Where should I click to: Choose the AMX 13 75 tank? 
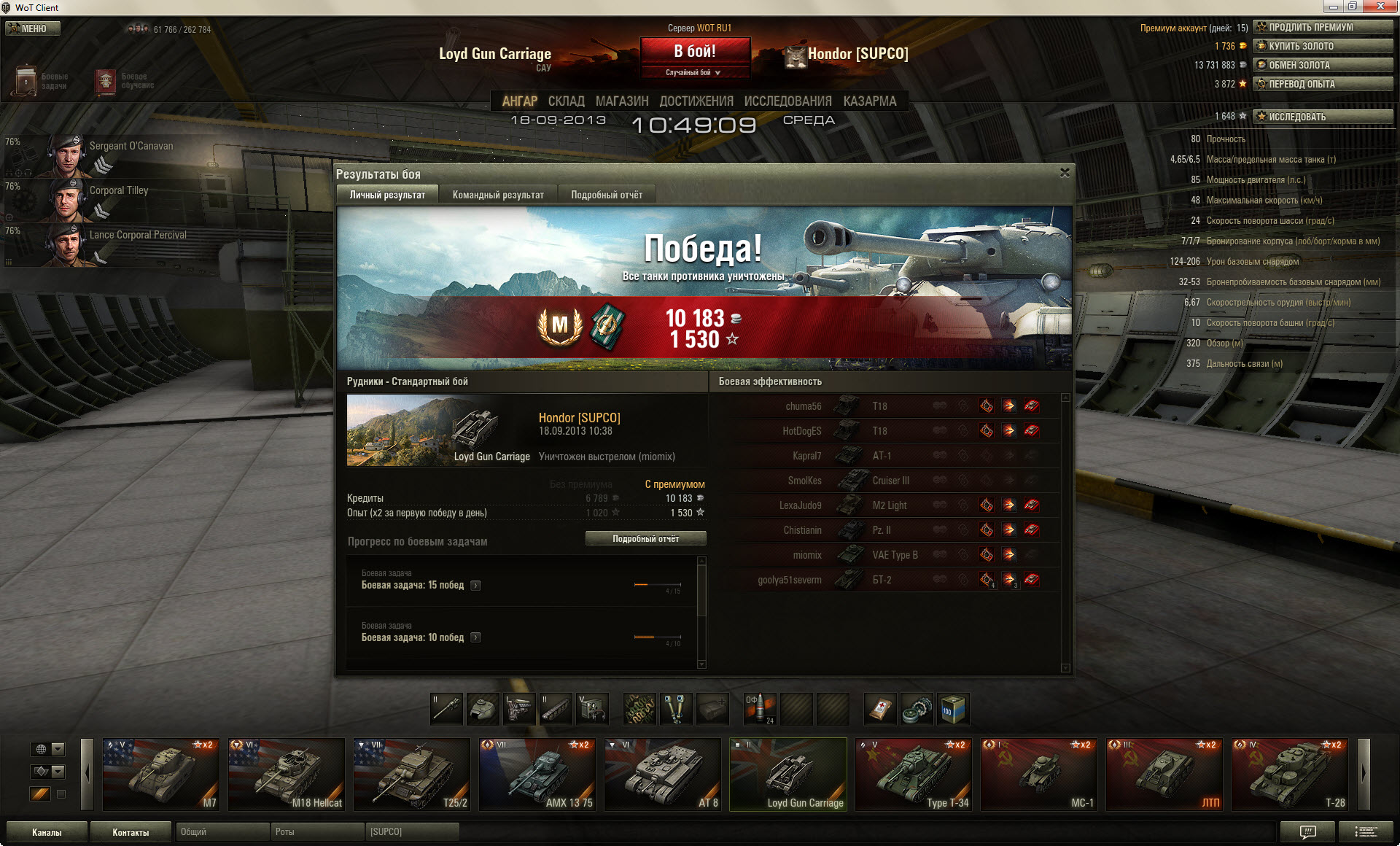pos(537,775)
